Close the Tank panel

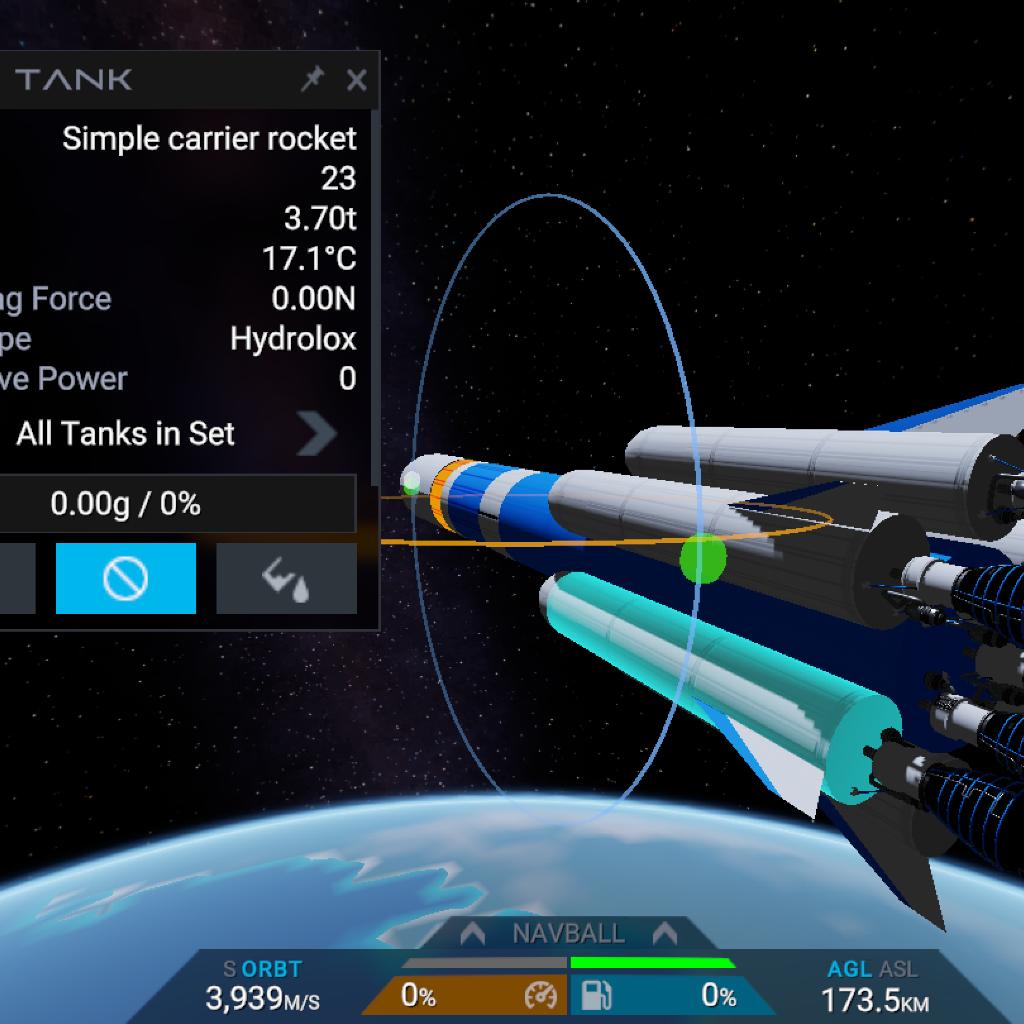tap(356, 80)
